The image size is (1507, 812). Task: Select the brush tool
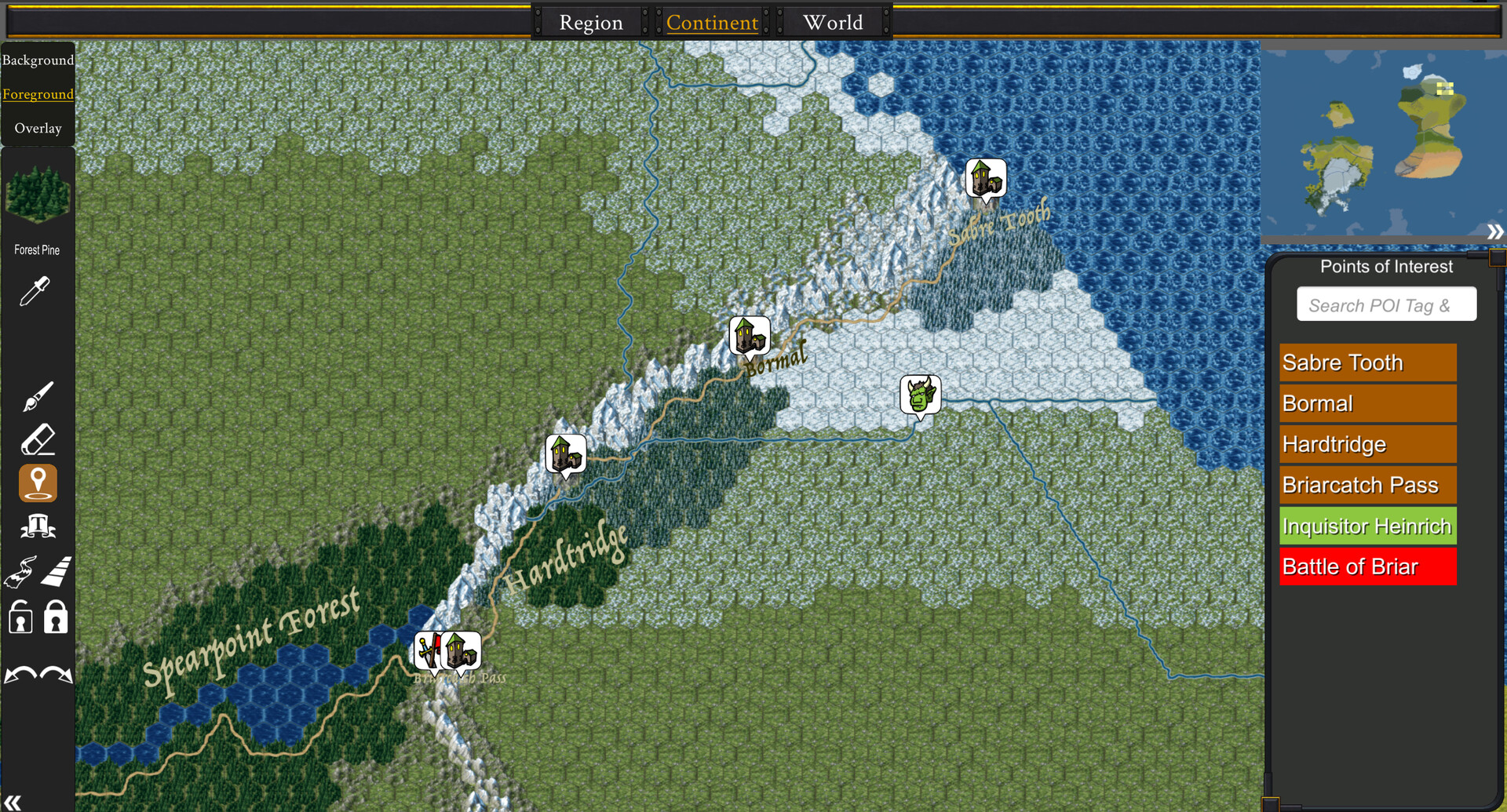38,395
